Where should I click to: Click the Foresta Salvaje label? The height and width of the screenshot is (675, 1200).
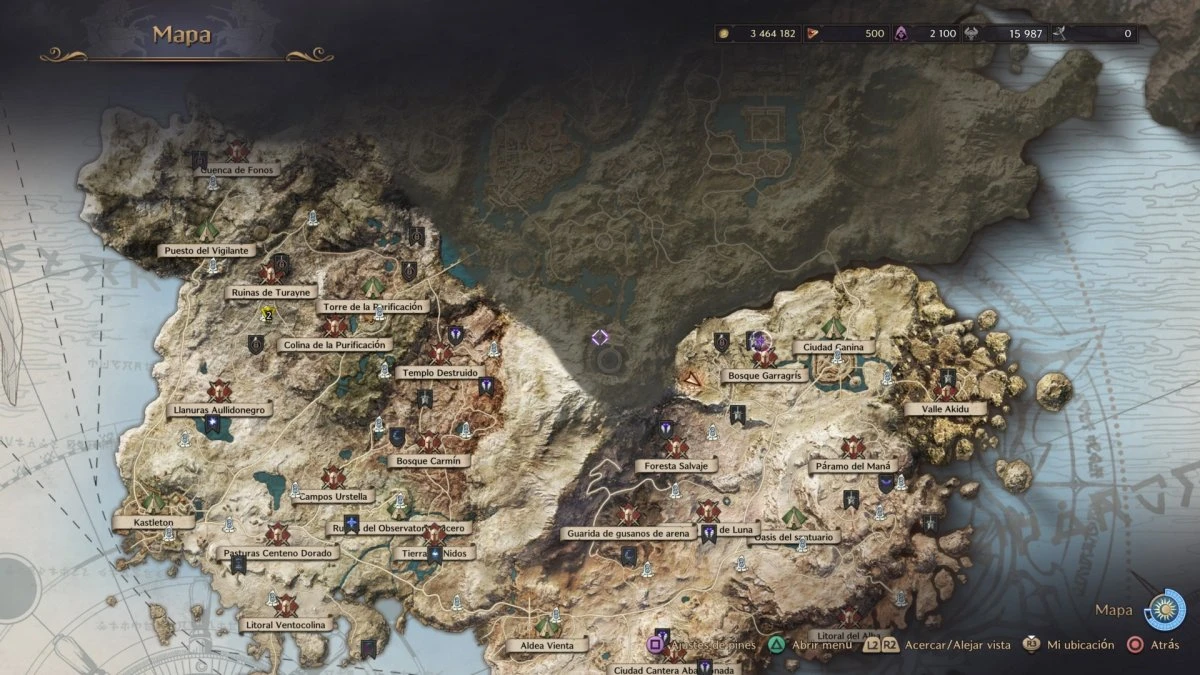point(677,466)
